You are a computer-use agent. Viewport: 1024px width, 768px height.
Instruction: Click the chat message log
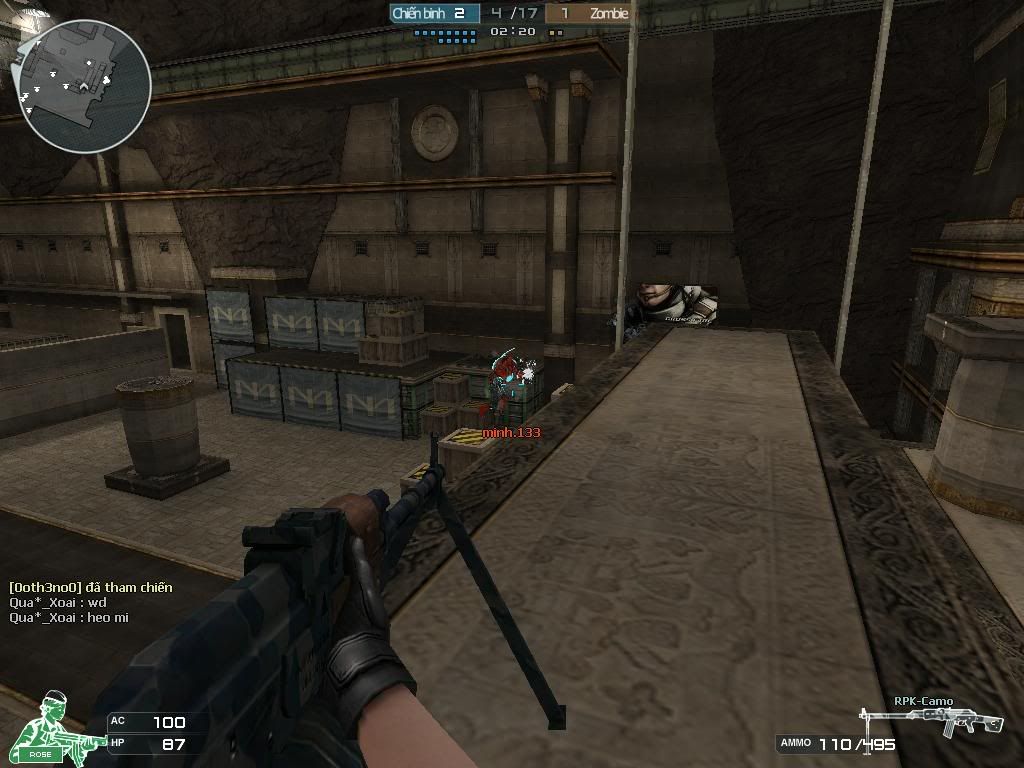point(90,603)
